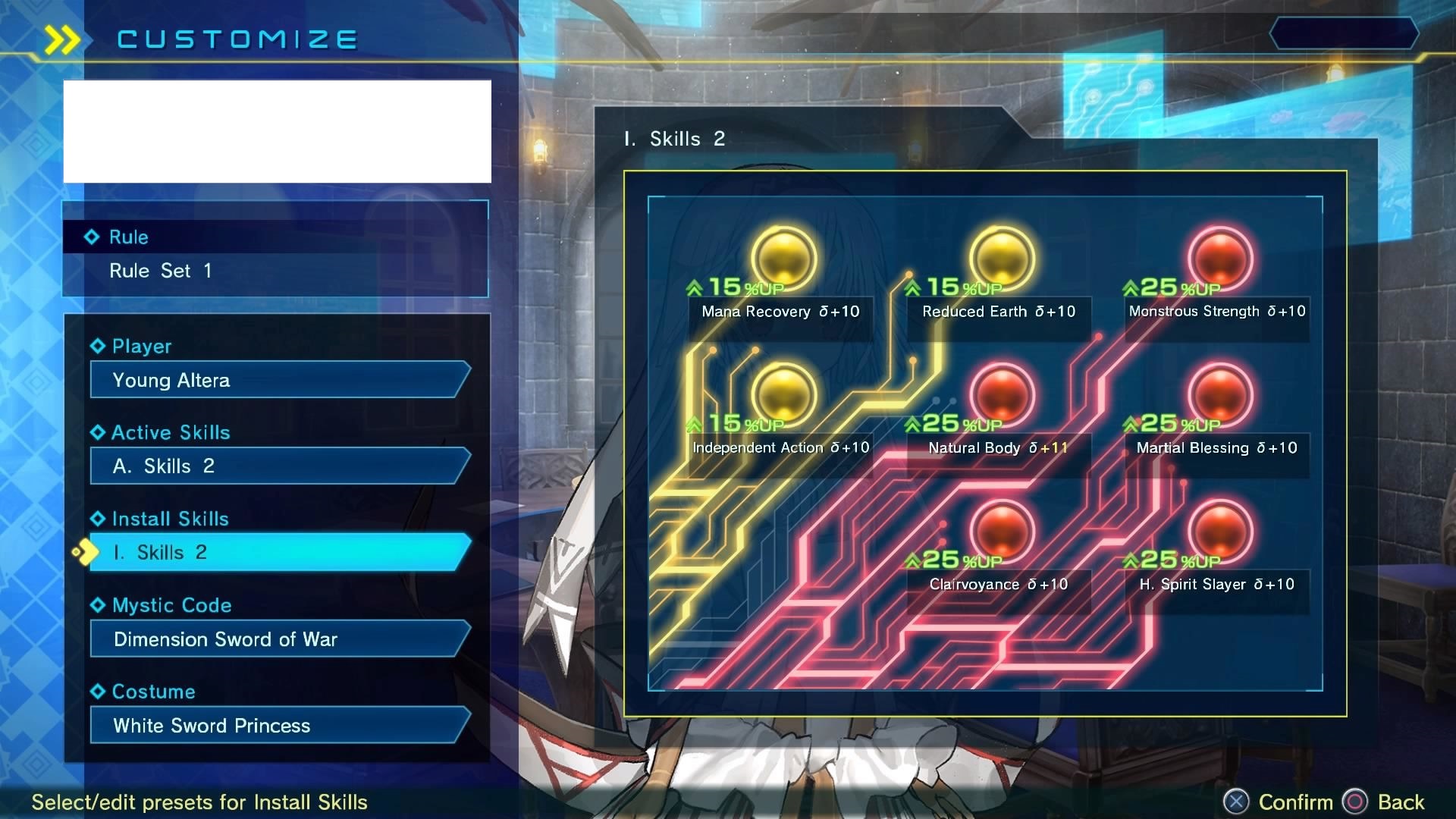Click the Natural Body skill orb

click(1002, 394)
